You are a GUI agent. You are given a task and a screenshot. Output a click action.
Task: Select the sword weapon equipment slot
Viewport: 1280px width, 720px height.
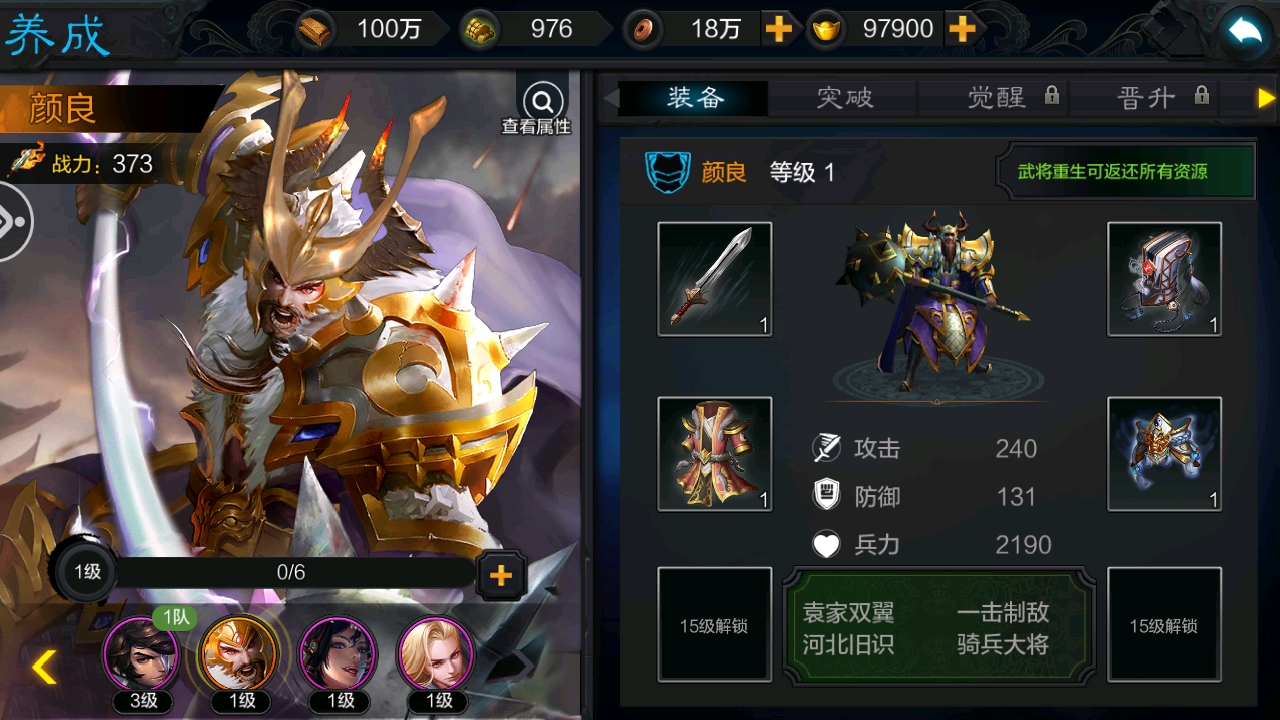[714, 279]
